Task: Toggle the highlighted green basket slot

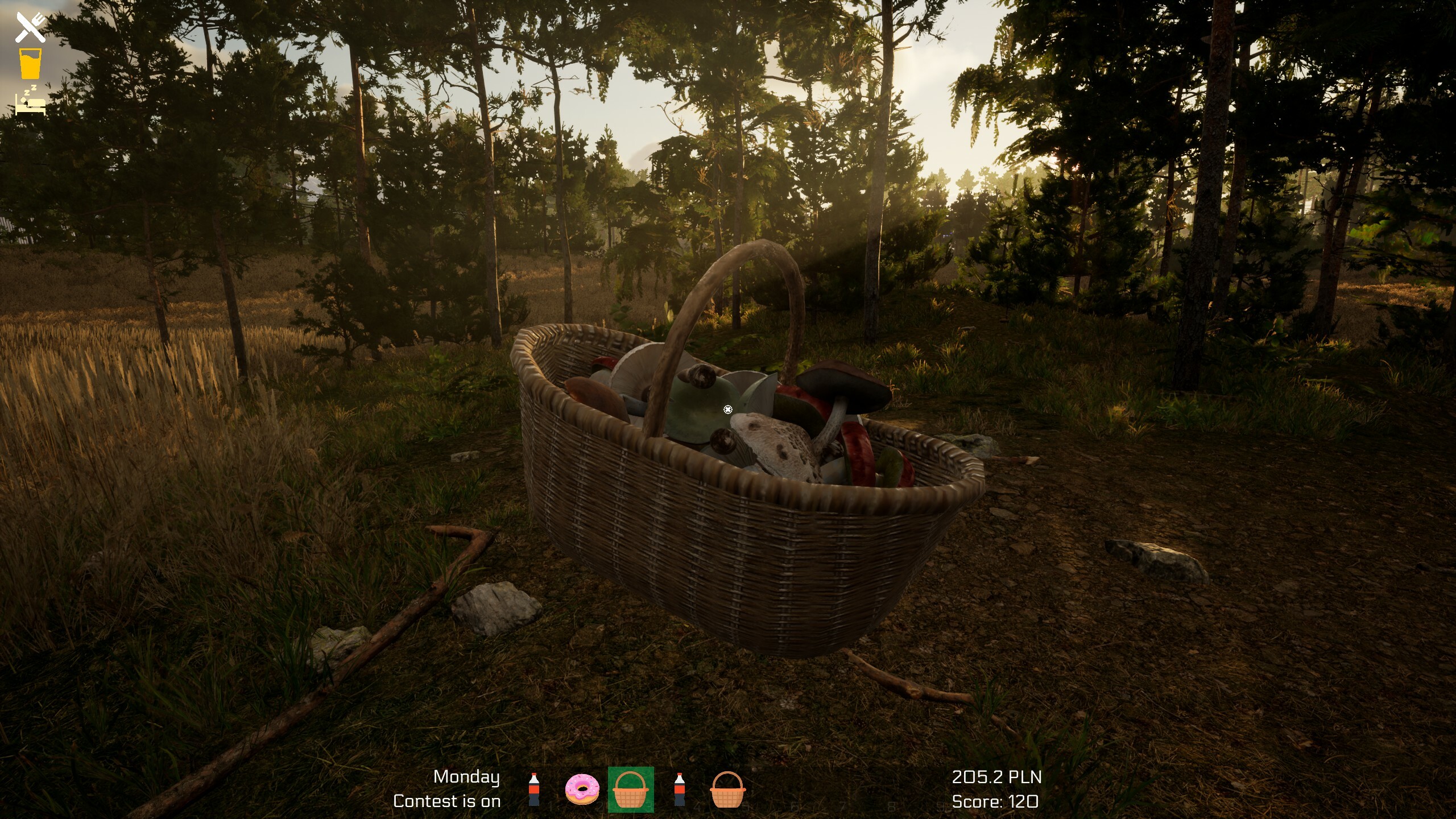Action: pos(631,791)
